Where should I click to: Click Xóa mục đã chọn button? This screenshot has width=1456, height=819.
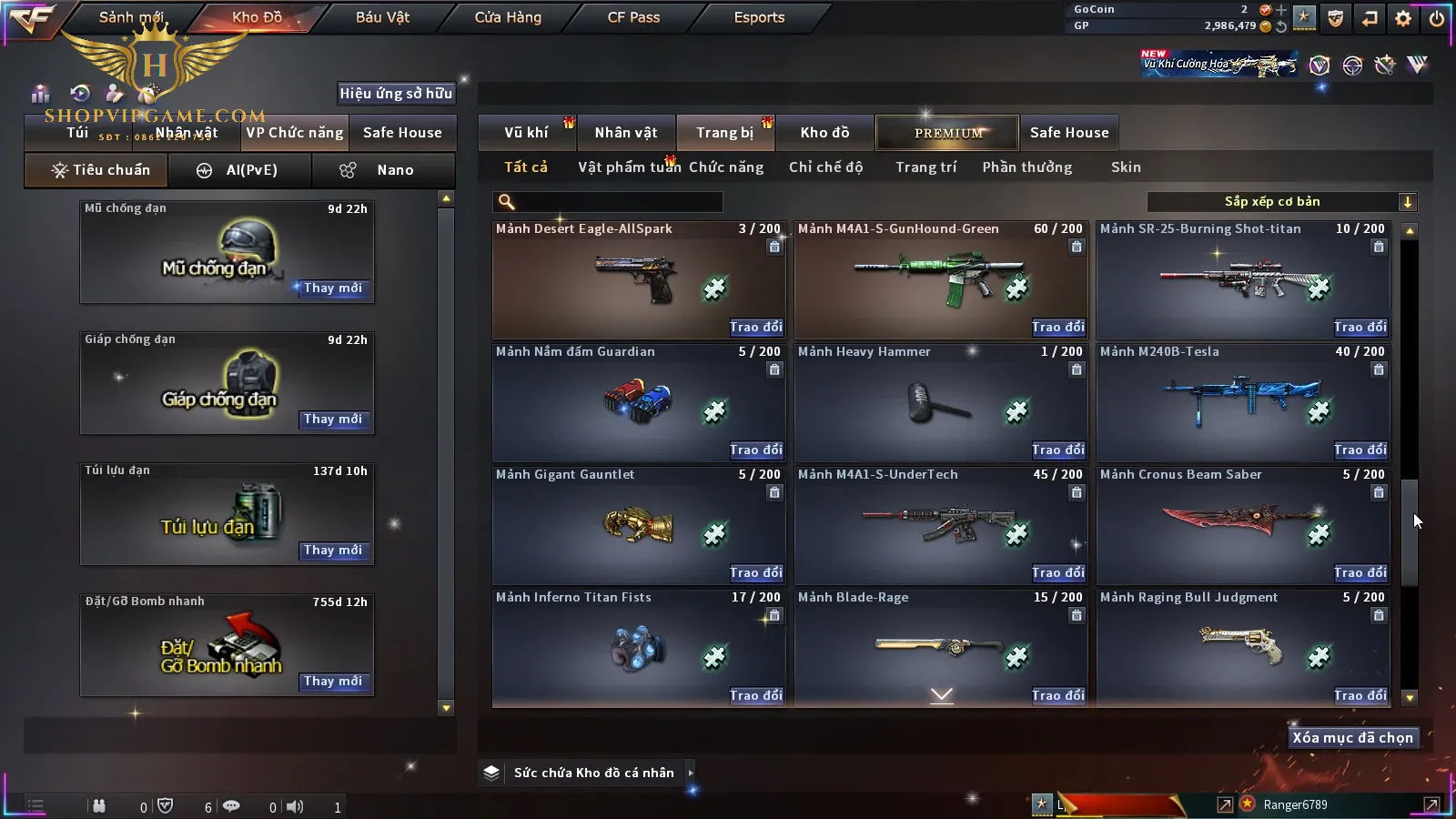(x=1352, y=738)
